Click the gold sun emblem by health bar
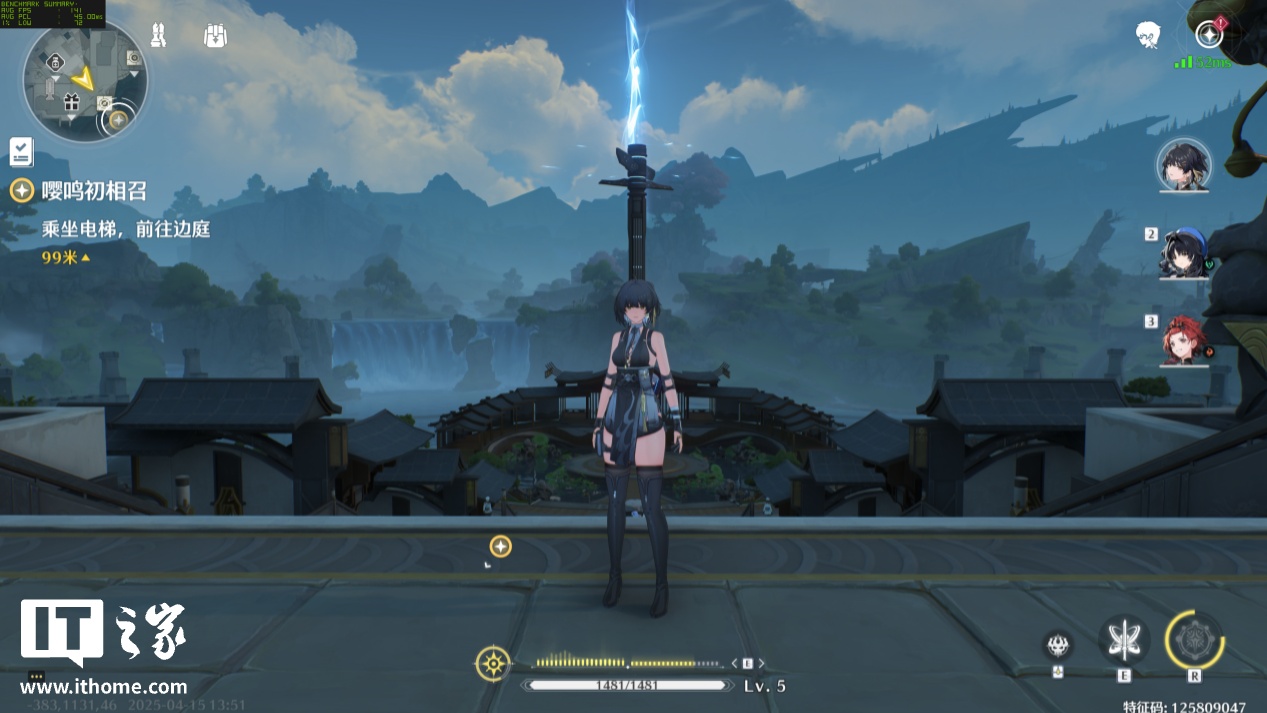 pos(493,663)
